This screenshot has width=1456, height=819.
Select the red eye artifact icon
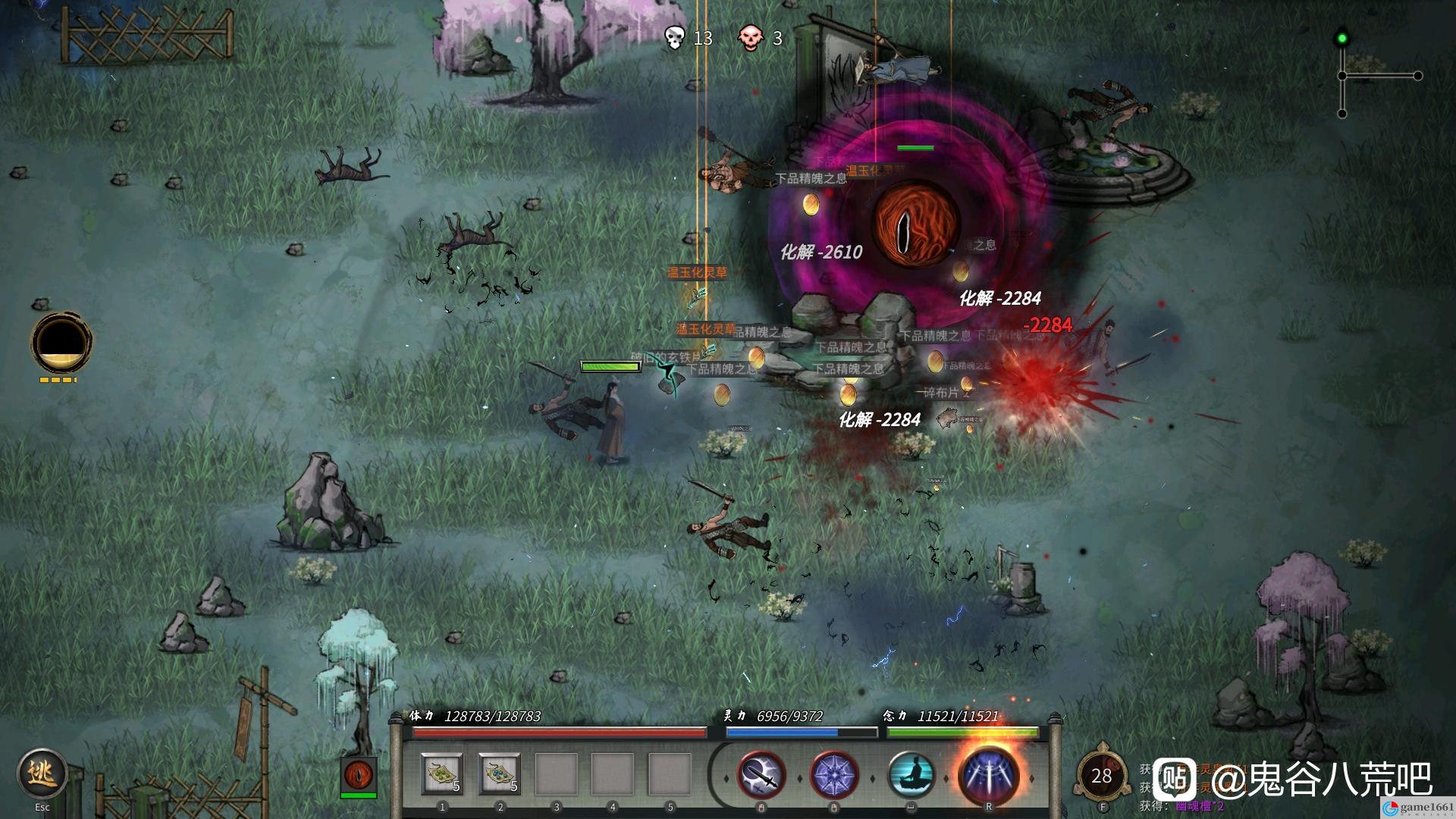(x=358, y=774)
